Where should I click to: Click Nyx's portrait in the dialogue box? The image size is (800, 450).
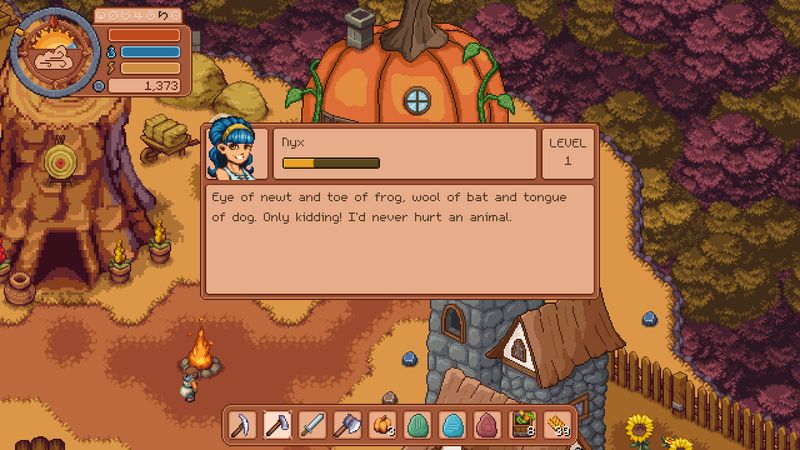point(236,153)
